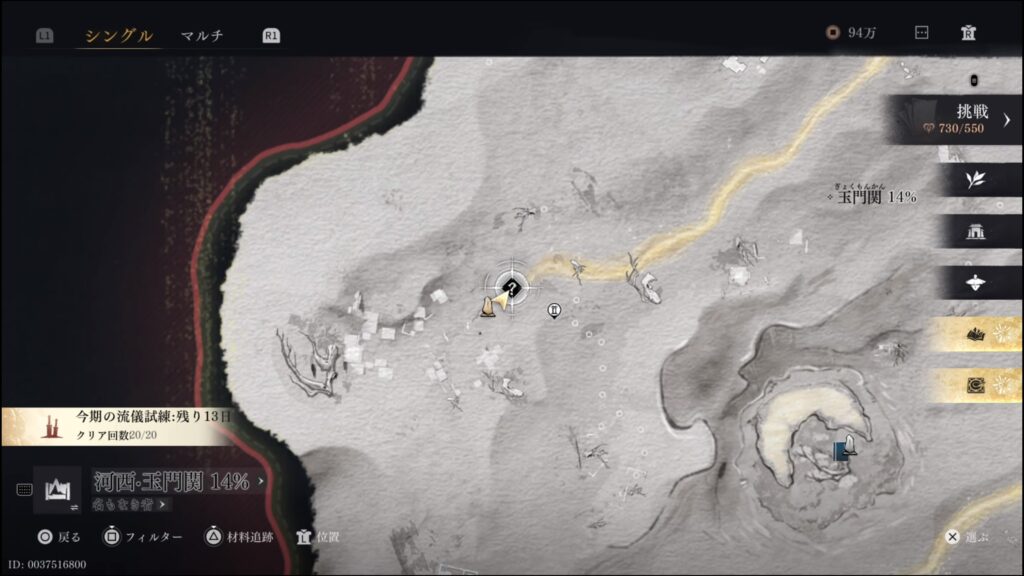Image resolution: width=1024 pixels, height=576 pixels.
Task: Open the 河西·玉門関 14% region selector
Action: pyautogui.click(x=175, y=481)
